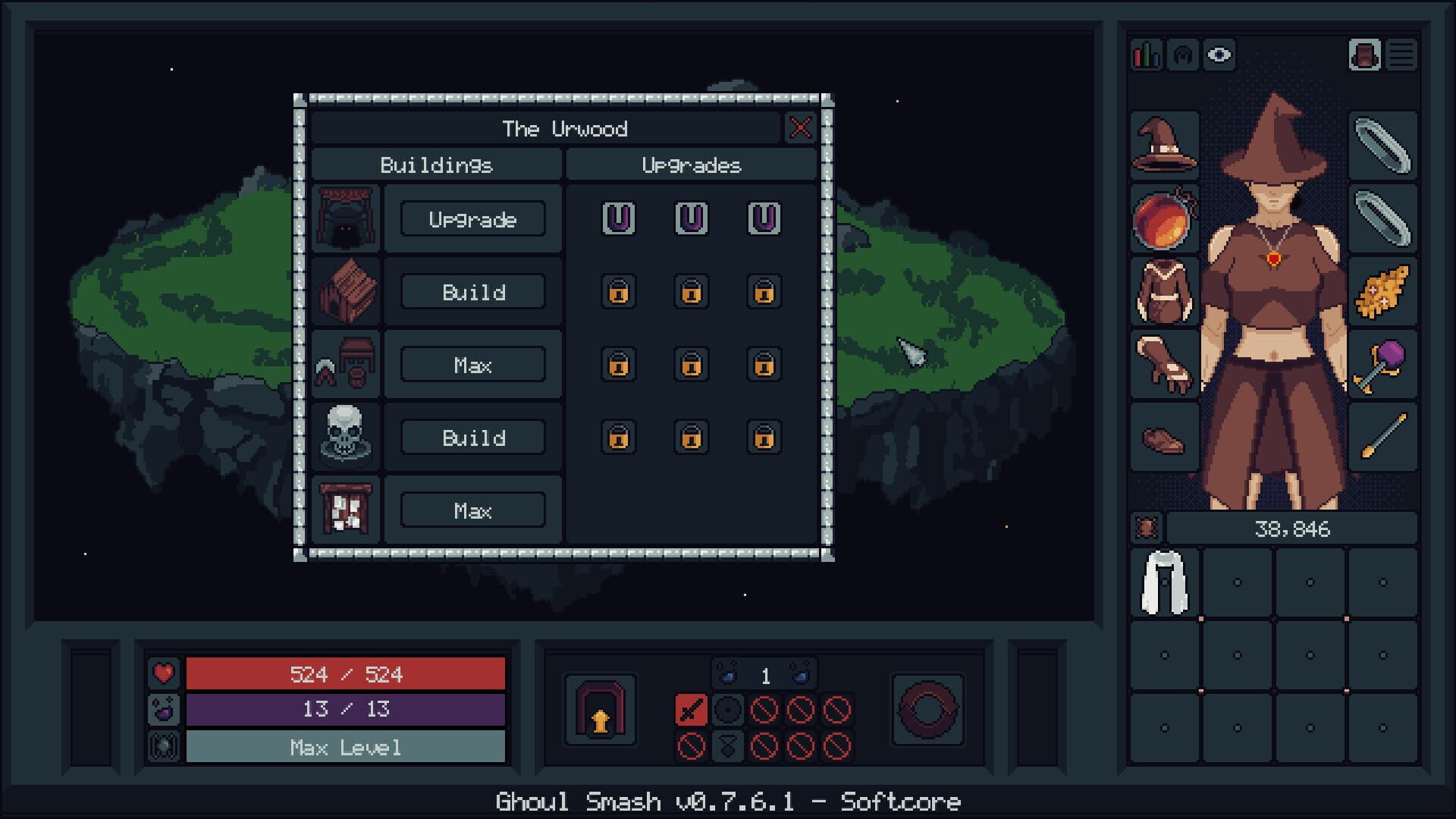Screen dimensions: 1456x819
Task: Open the first purple U upgrade slot
Action: 618,220
